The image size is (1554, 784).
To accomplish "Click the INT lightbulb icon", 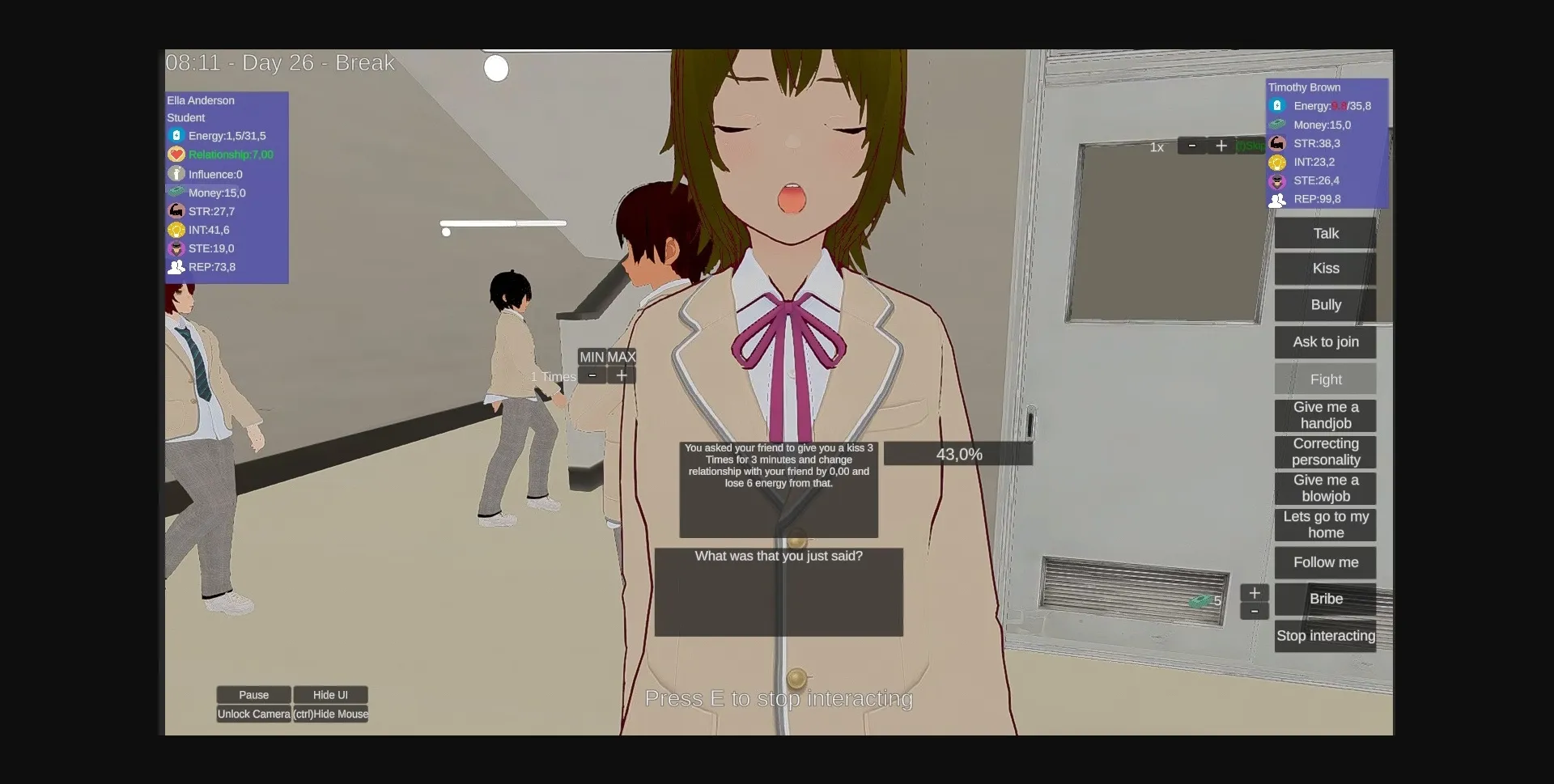I will pyautogui.click(x=176, y=230).
